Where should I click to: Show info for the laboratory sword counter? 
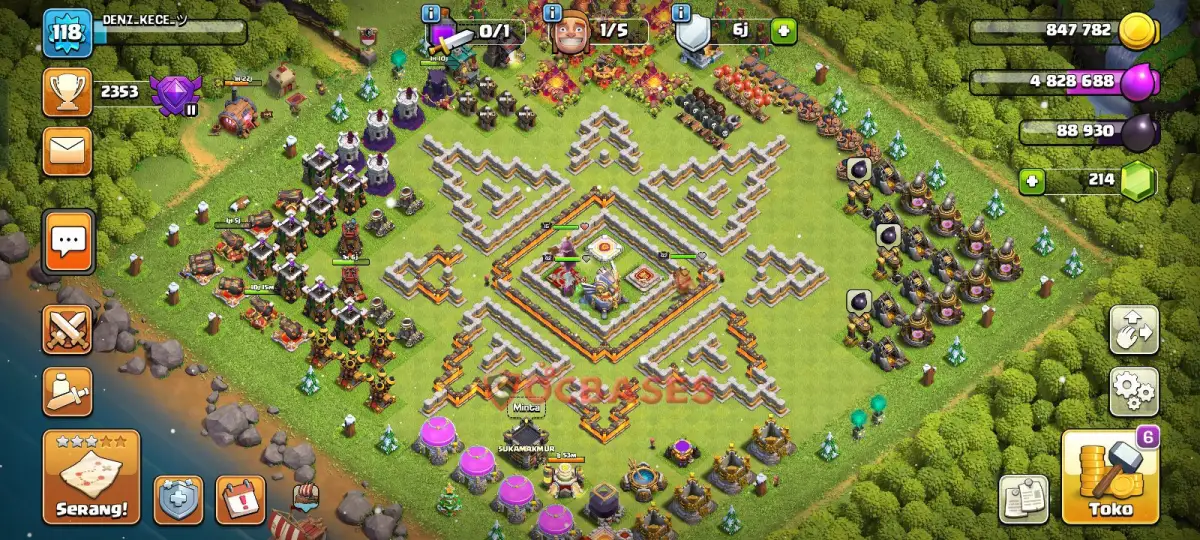pyautogui.click(x=431, y=13)
